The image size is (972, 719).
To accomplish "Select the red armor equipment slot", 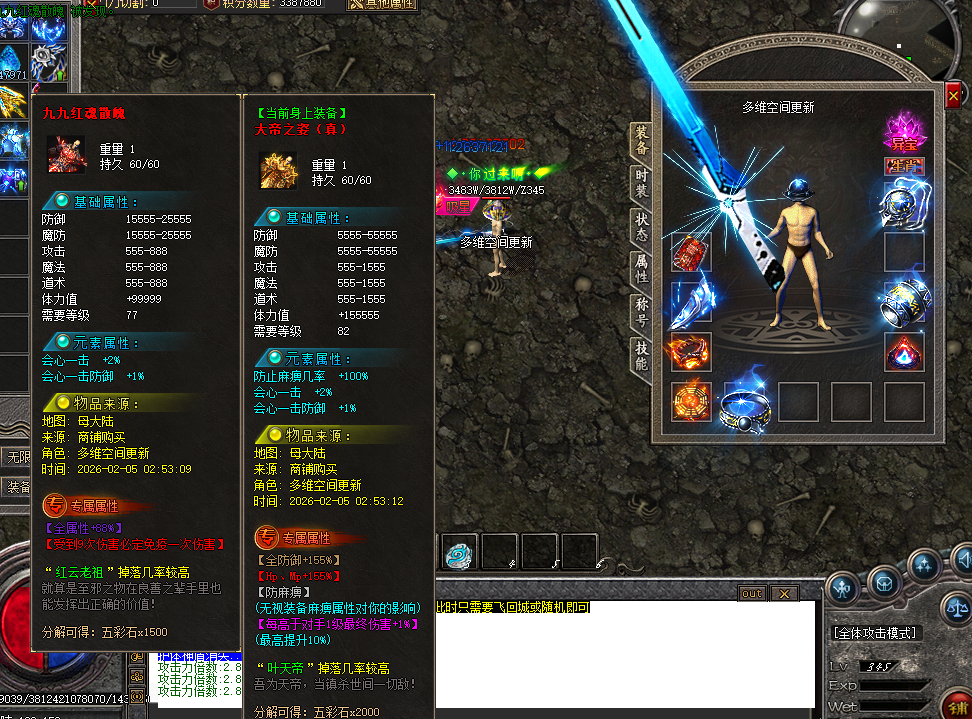I will [x=691, y=252].
